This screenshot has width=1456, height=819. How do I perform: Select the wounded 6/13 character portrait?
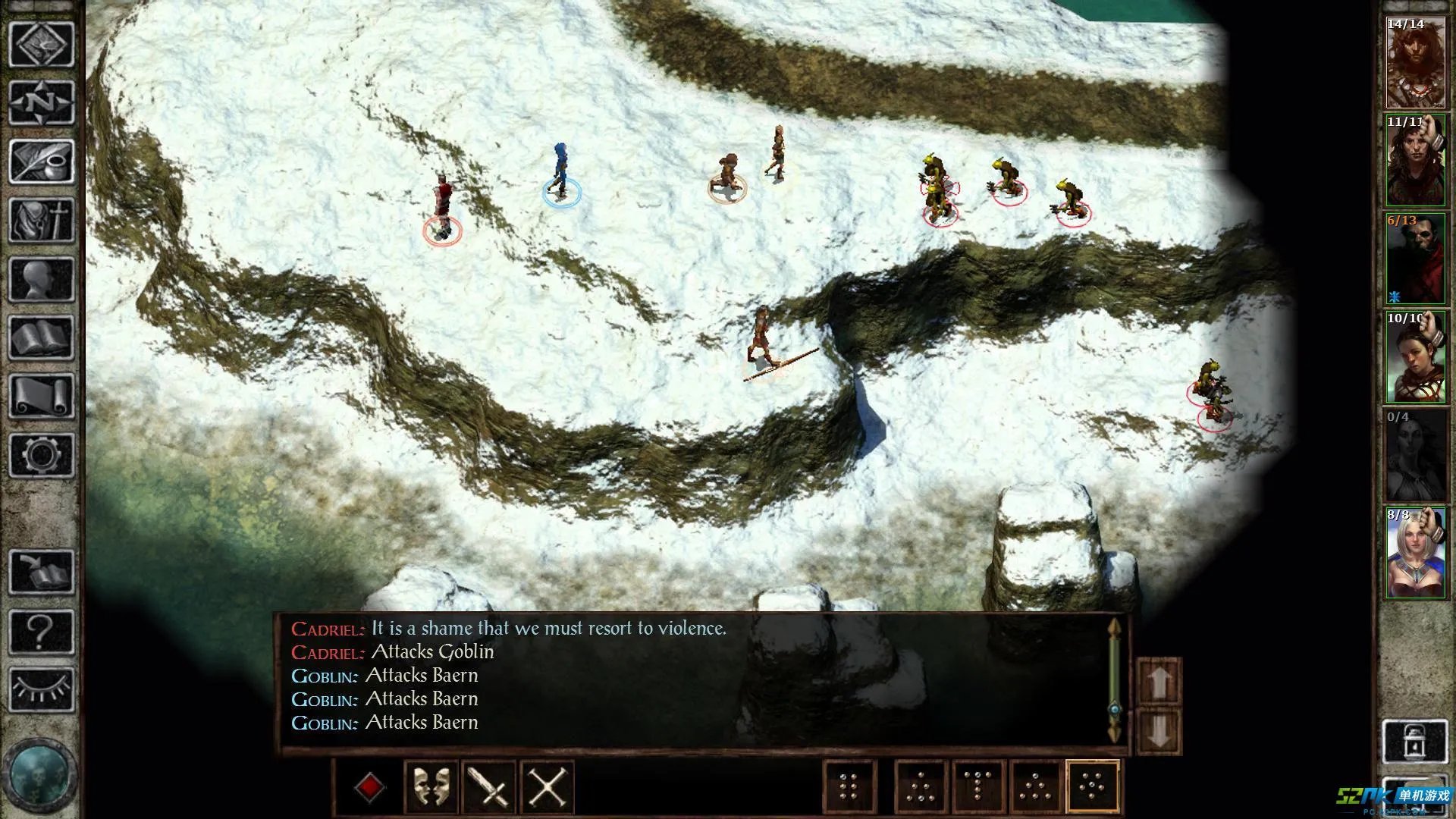coord(1415,259)
